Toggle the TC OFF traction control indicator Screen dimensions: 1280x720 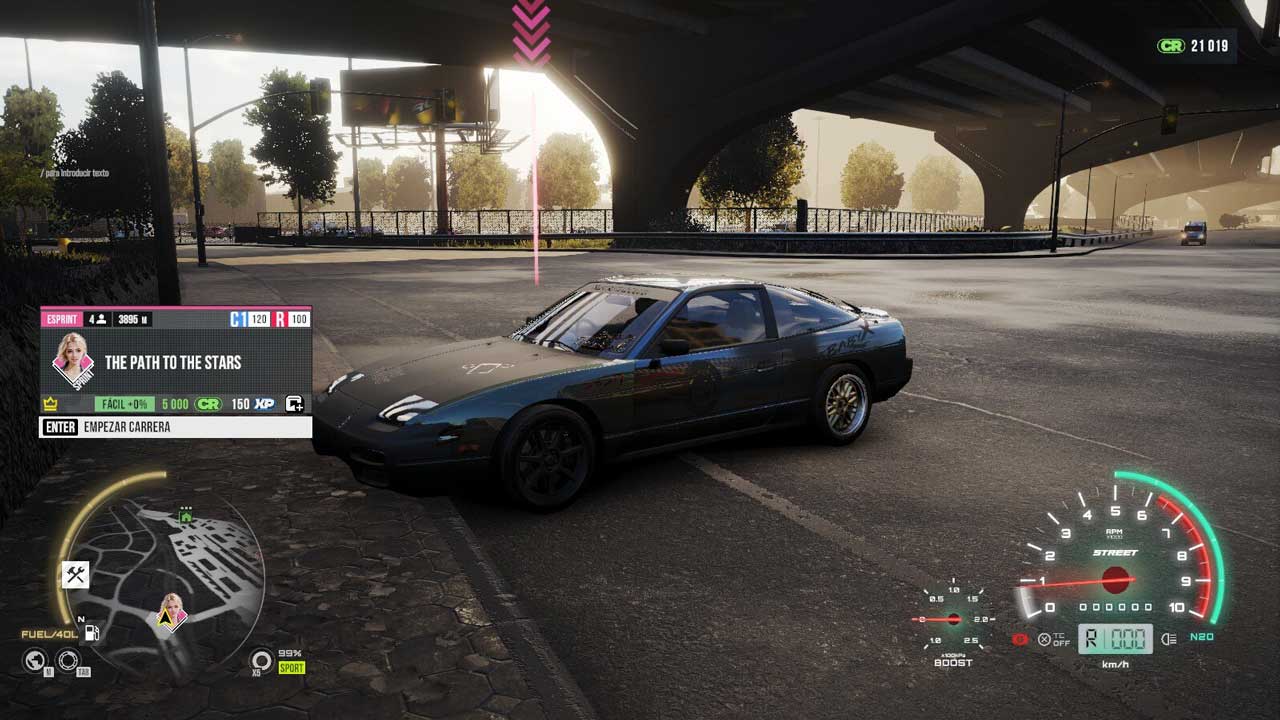coord(1052,639)
